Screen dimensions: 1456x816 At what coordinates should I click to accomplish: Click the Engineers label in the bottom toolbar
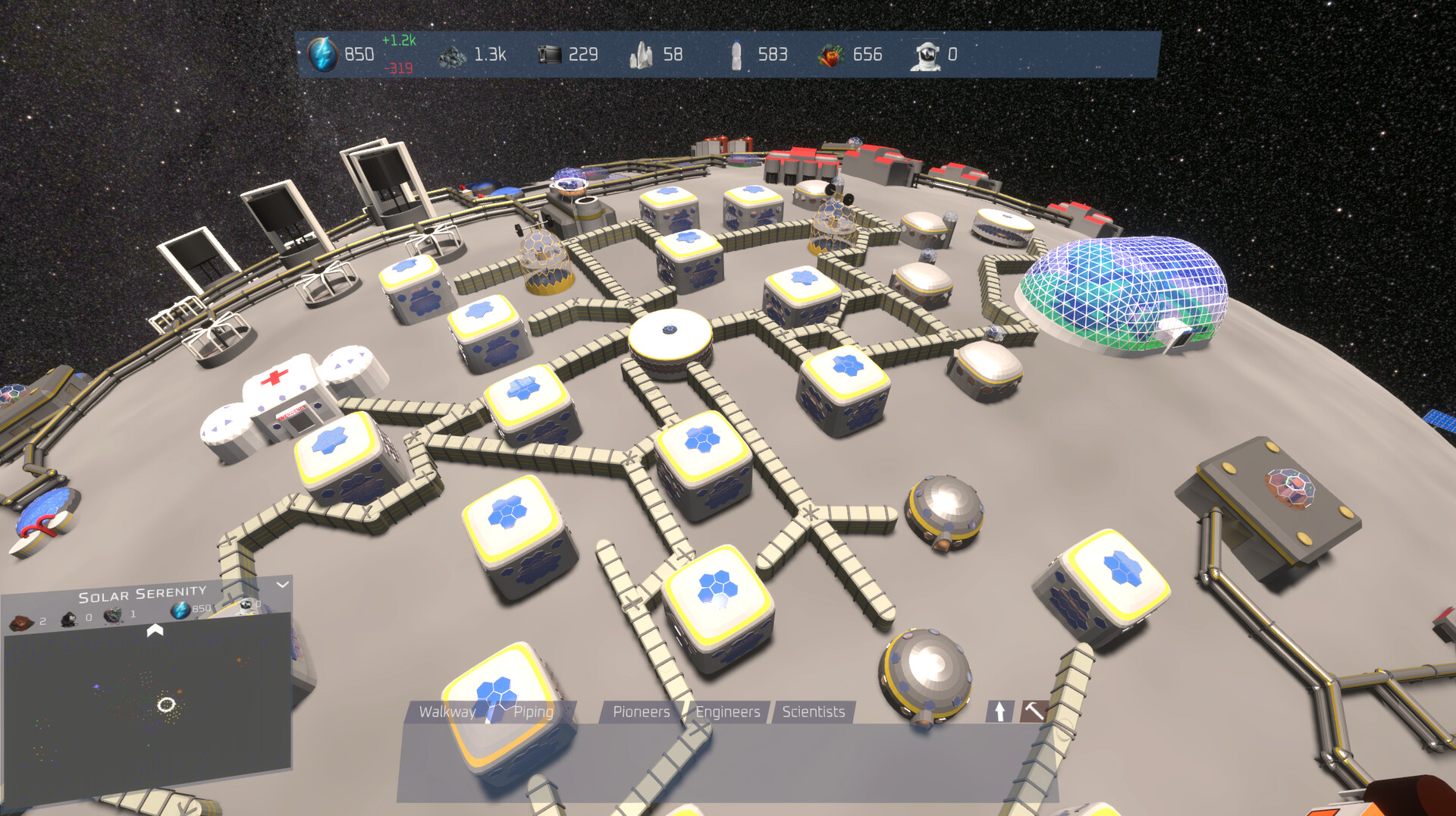point(727,712)
